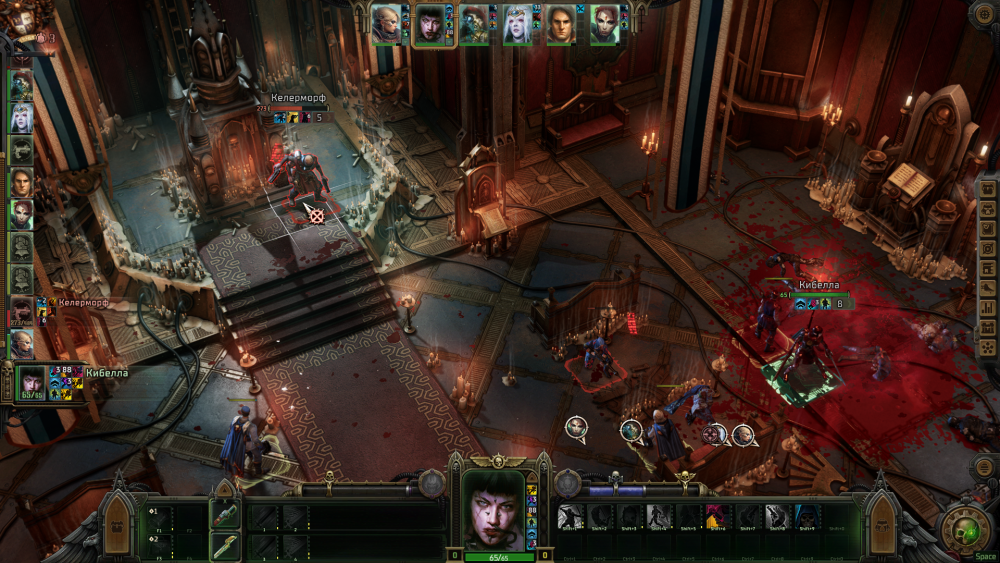Activate the pink-highlighted ability on the action bar
The image size is (1000, 563).
[x=716, y=516]
